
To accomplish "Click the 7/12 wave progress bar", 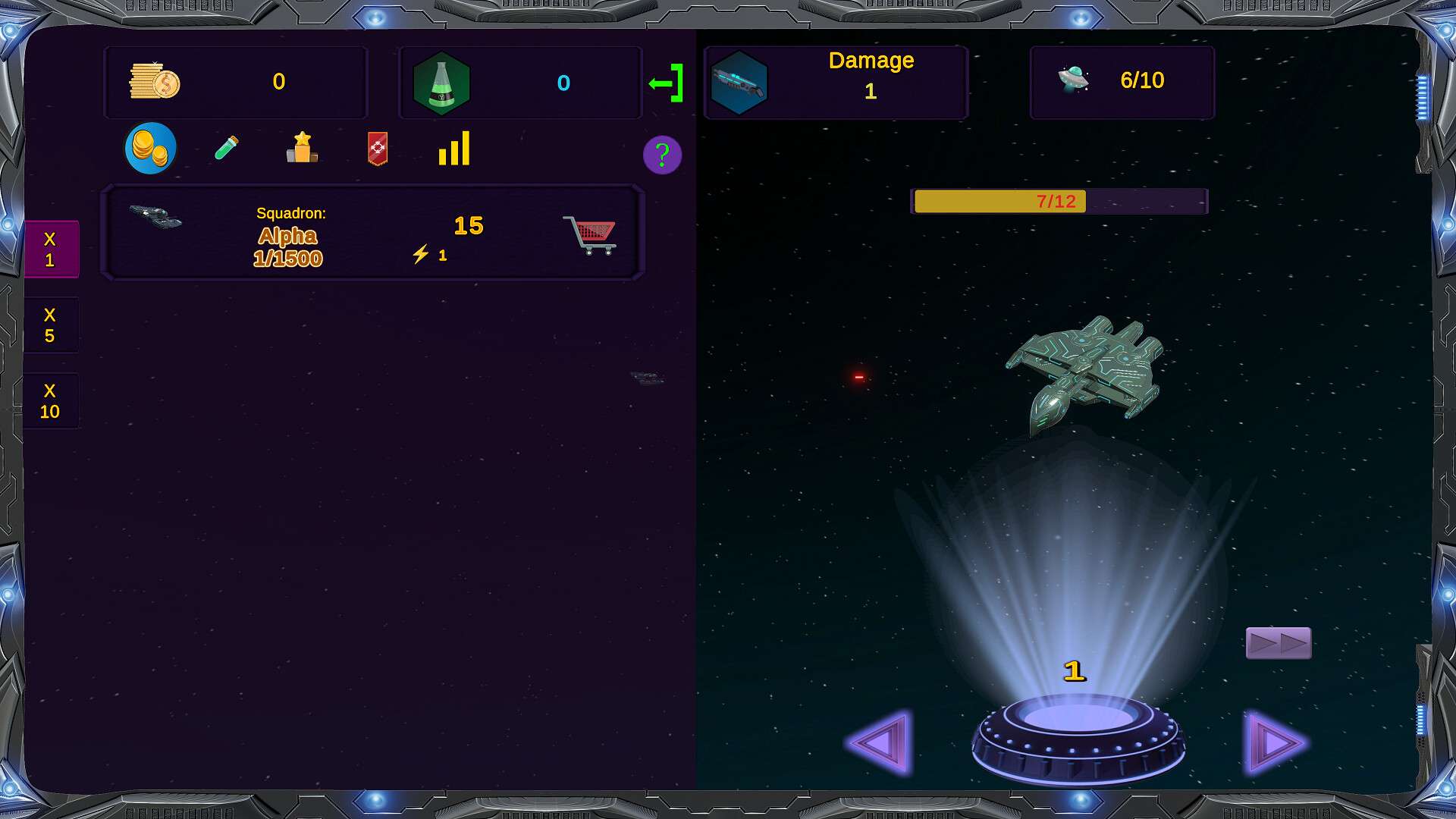I will coord(1059,201).
